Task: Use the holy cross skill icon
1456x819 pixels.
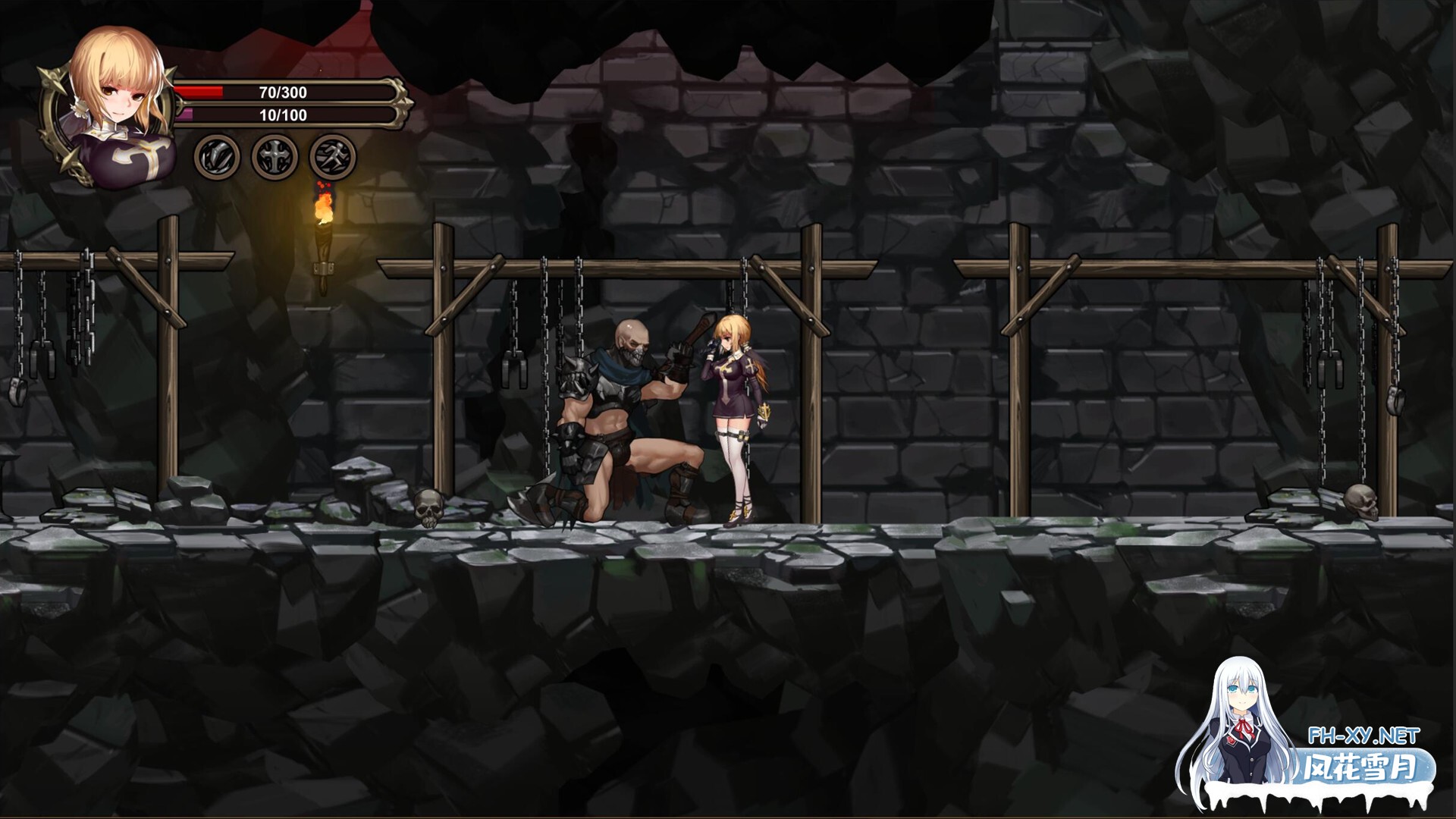Action: (x=275, y=158)
